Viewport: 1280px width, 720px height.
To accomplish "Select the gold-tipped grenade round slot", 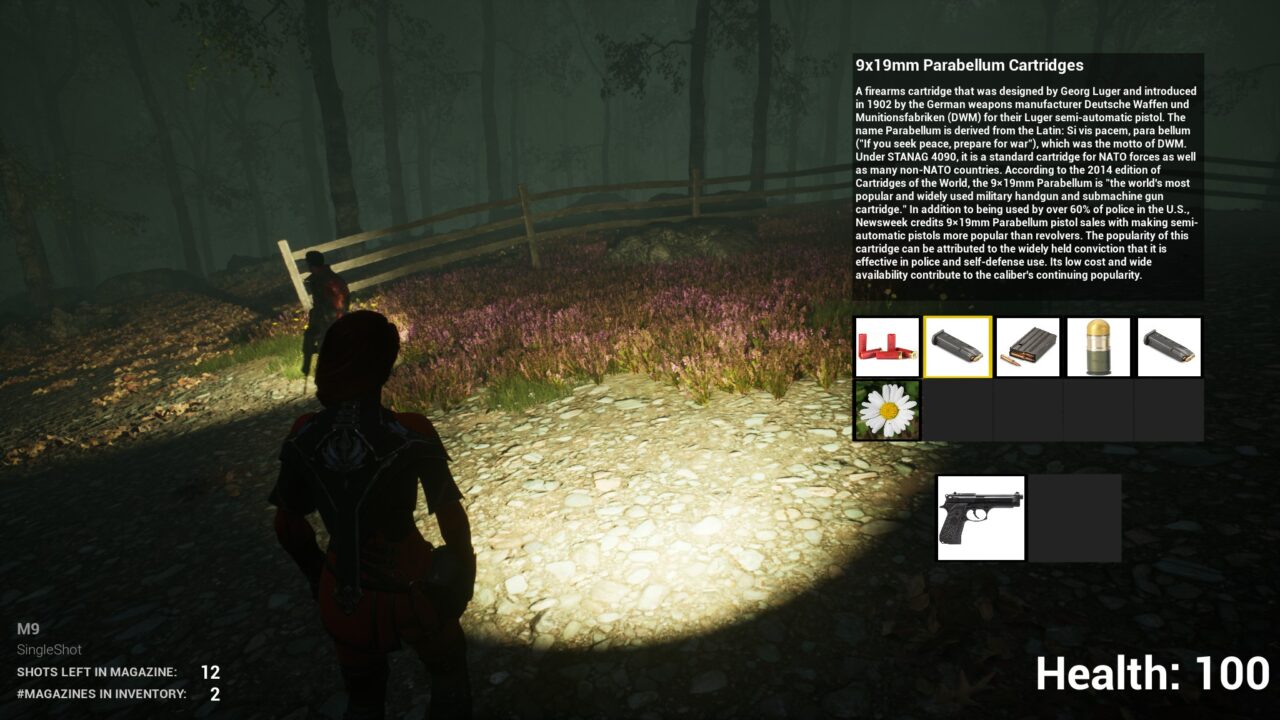I will (x=1098, y=347).
